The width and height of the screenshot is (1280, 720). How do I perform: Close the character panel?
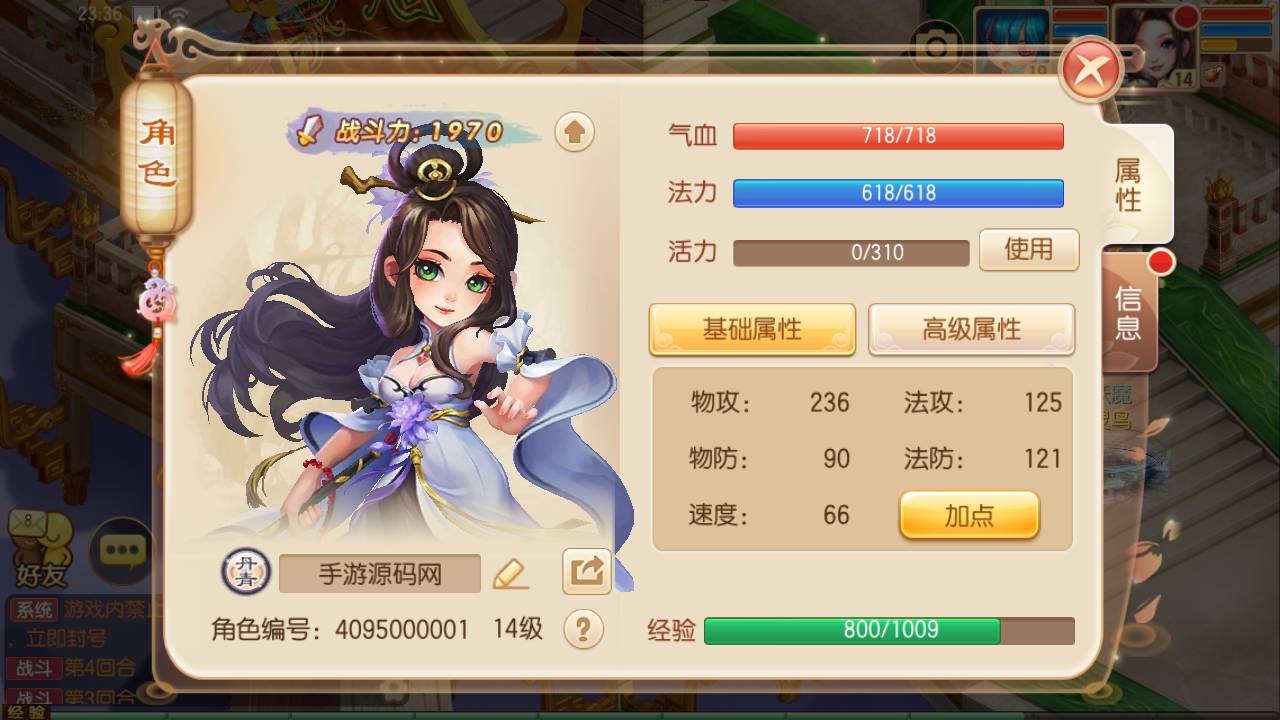(x=1092, y=70)
